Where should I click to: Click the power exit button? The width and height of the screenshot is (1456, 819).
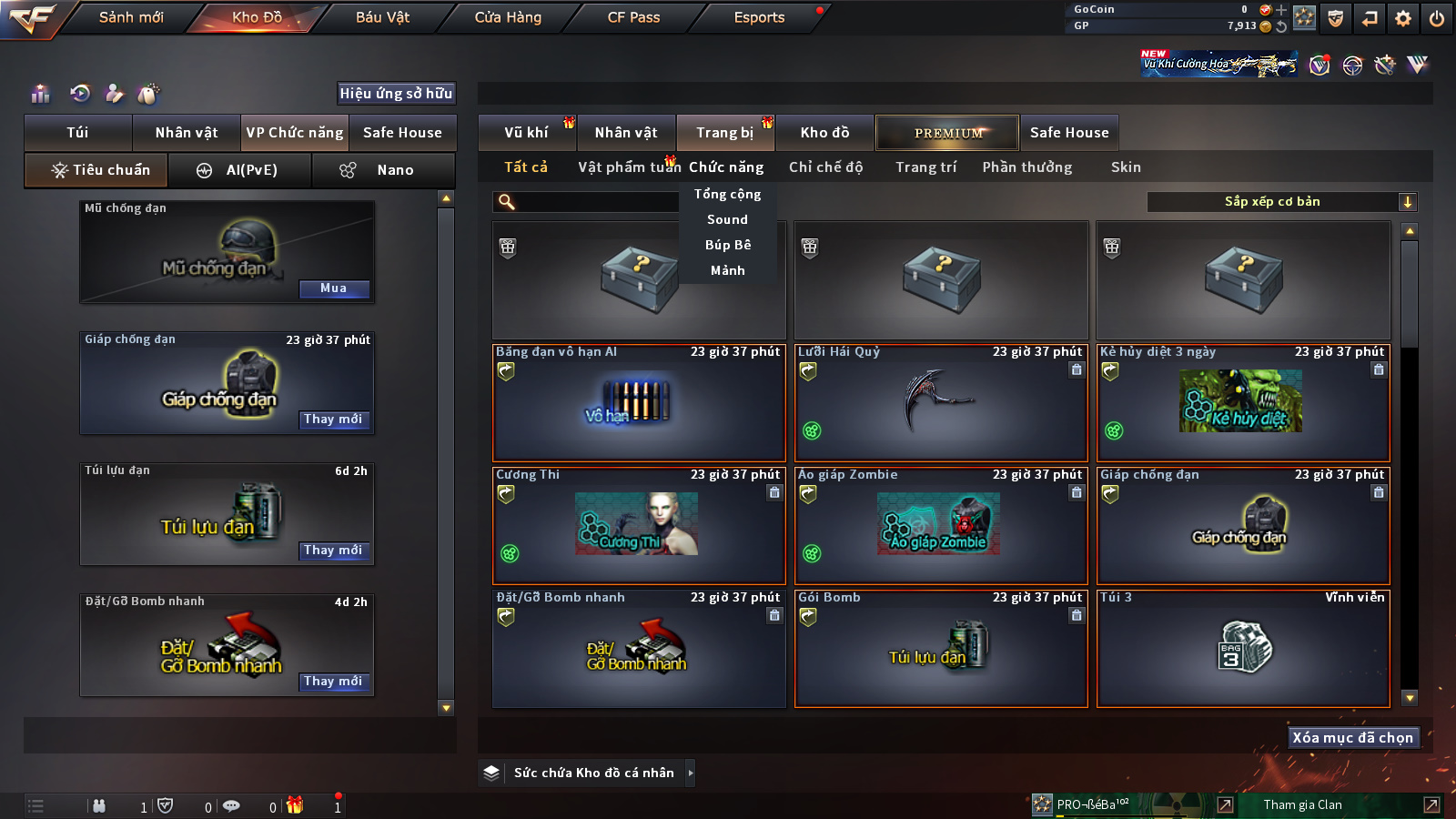pyautogui.click(x=1437, y=18)
